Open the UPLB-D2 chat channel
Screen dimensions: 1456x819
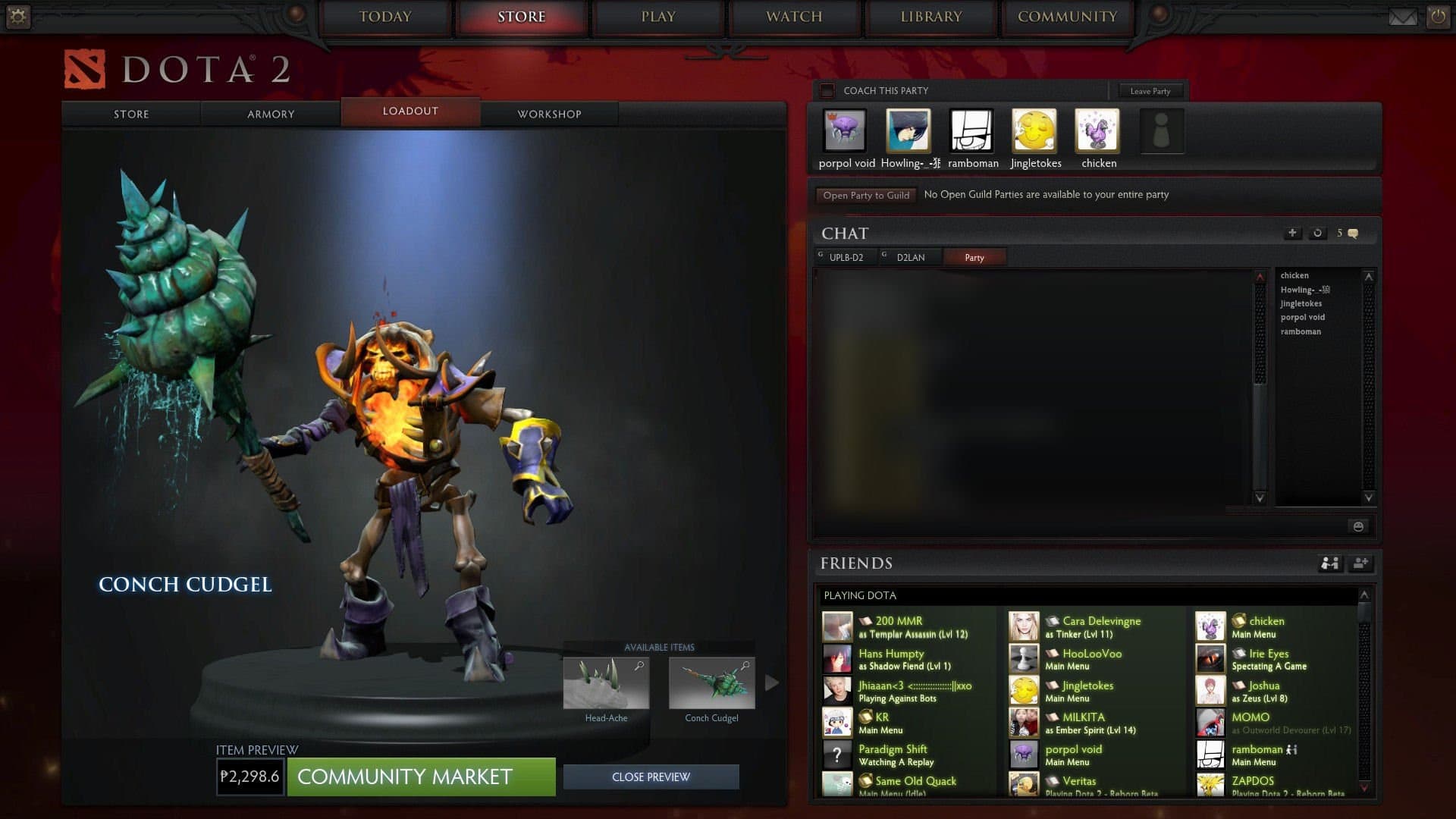tap(846, 258)
